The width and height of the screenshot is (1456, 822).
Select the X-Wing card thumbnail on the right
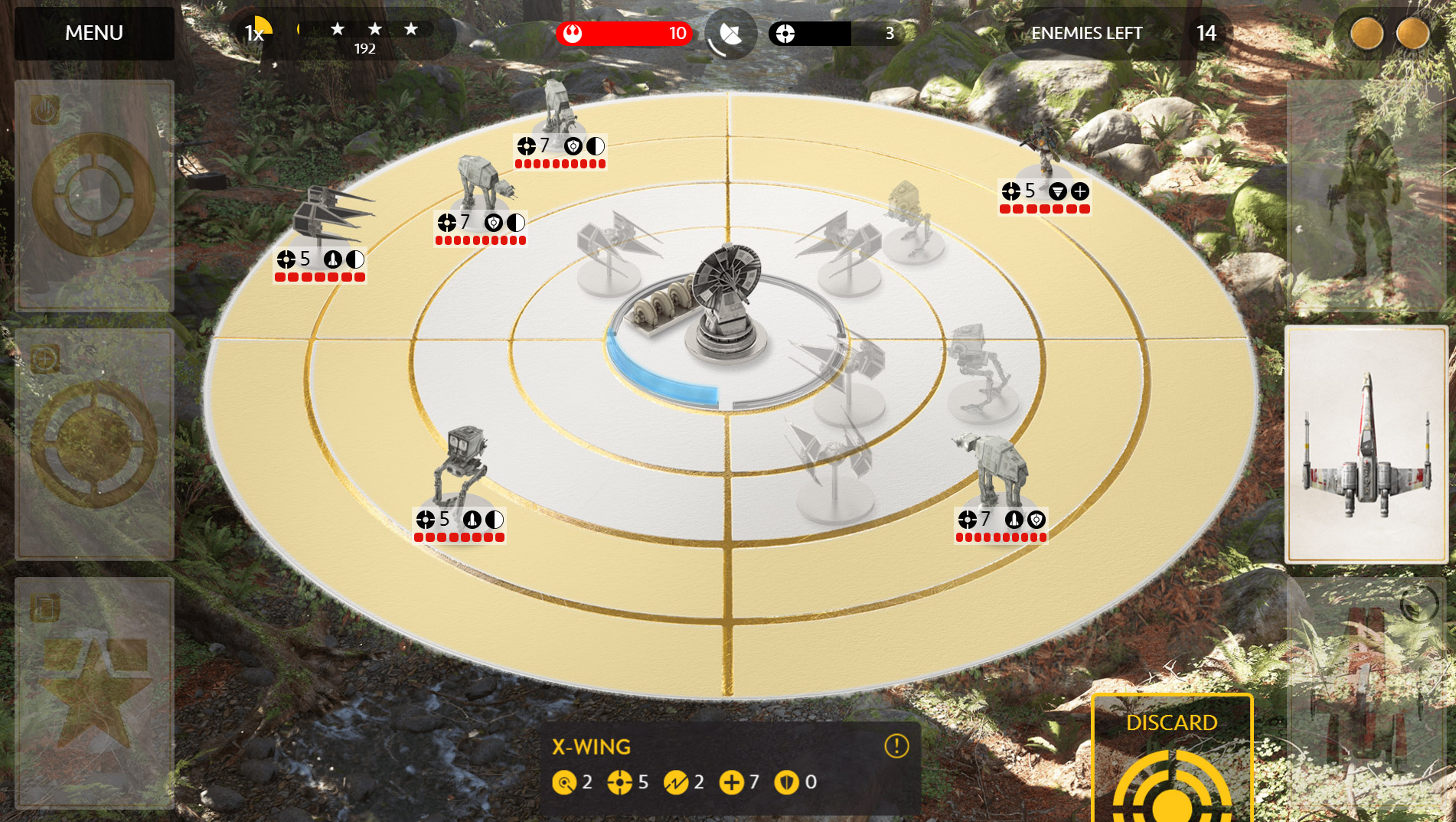click(1368, 444)
